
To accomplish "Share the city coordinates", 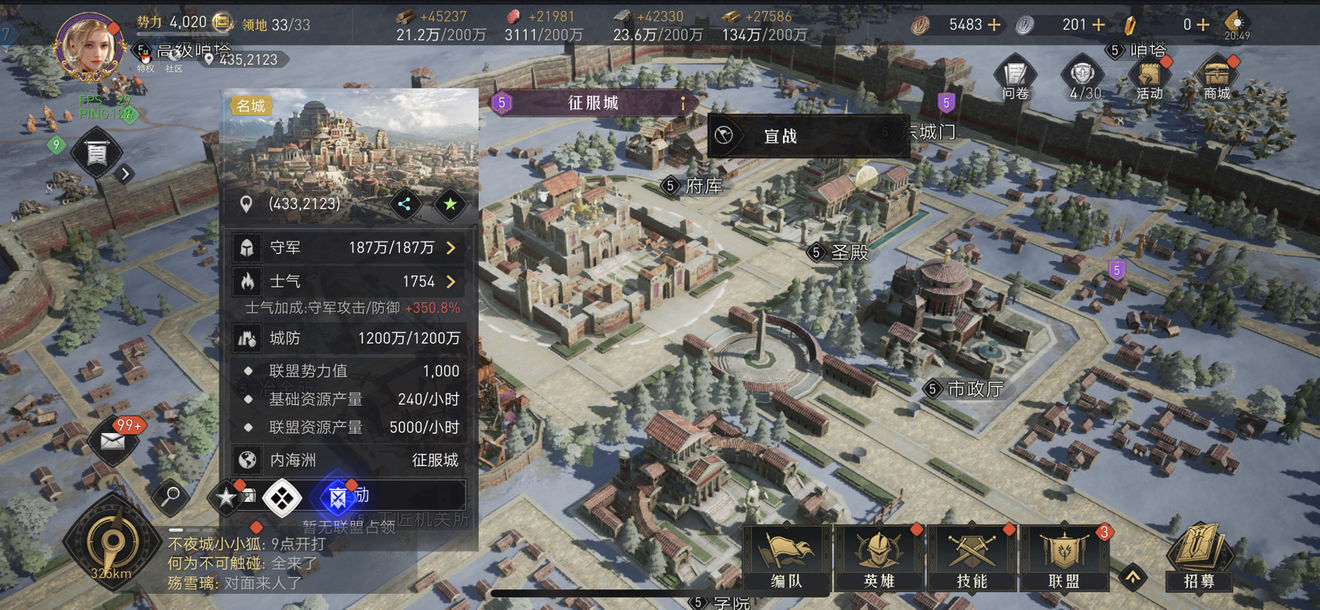I will [404, 204].
